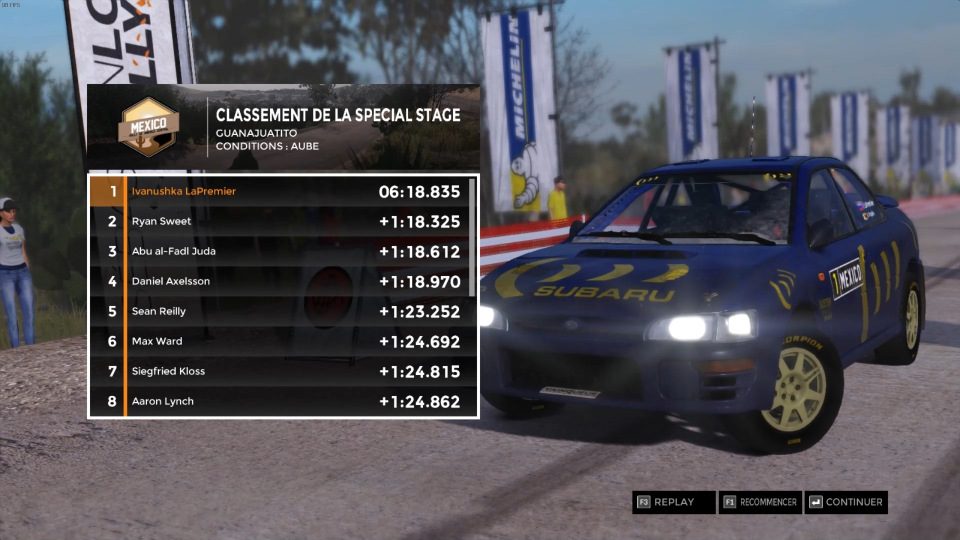Click Aaron Lynch's eighth-place row

[x=280, y=401]
